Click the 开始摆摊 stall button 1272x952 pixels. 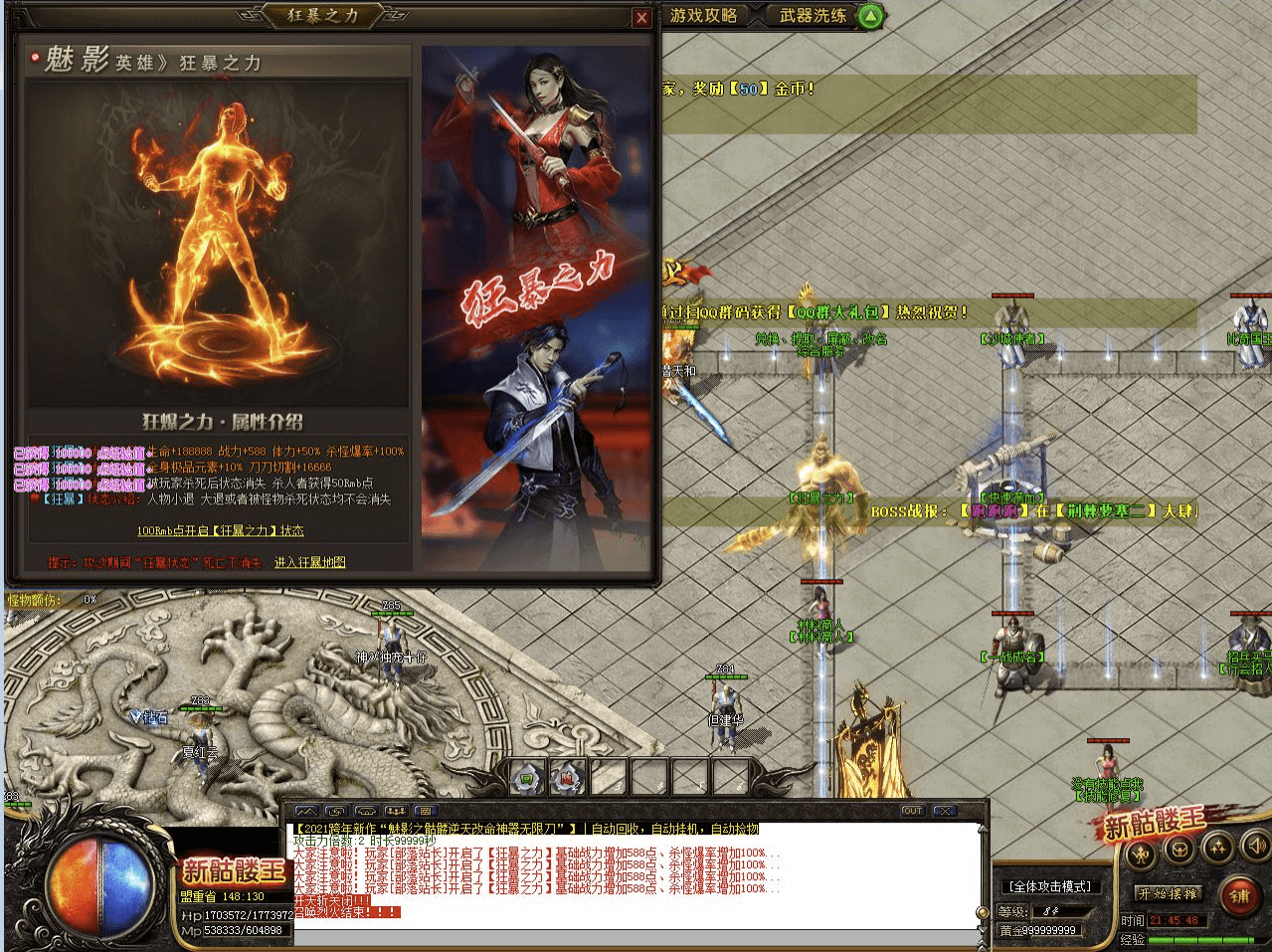pyautogui.click(x=1170, y=893)
